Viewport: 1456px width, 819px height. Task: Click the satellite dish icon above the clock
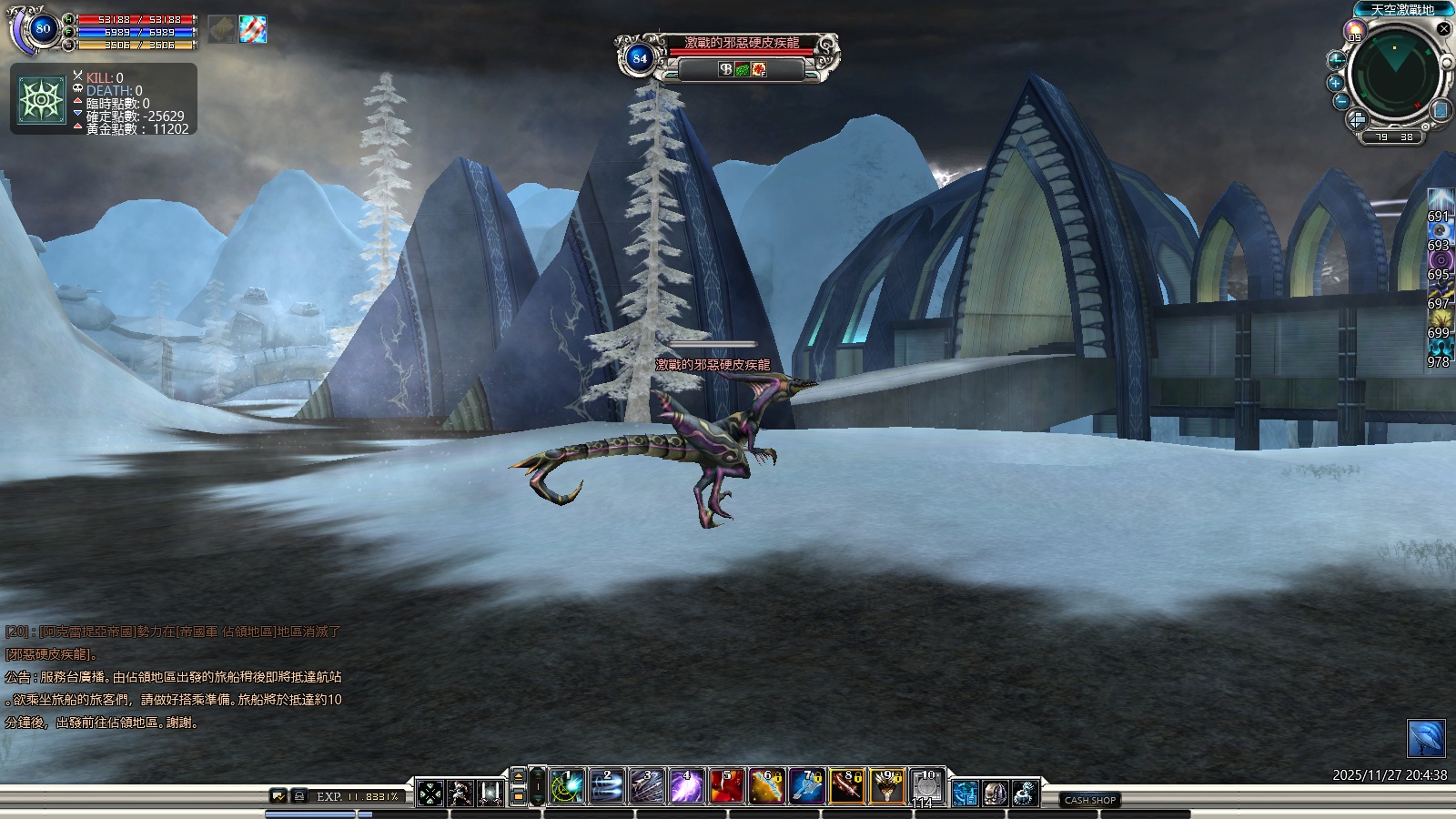[1425, 738]
